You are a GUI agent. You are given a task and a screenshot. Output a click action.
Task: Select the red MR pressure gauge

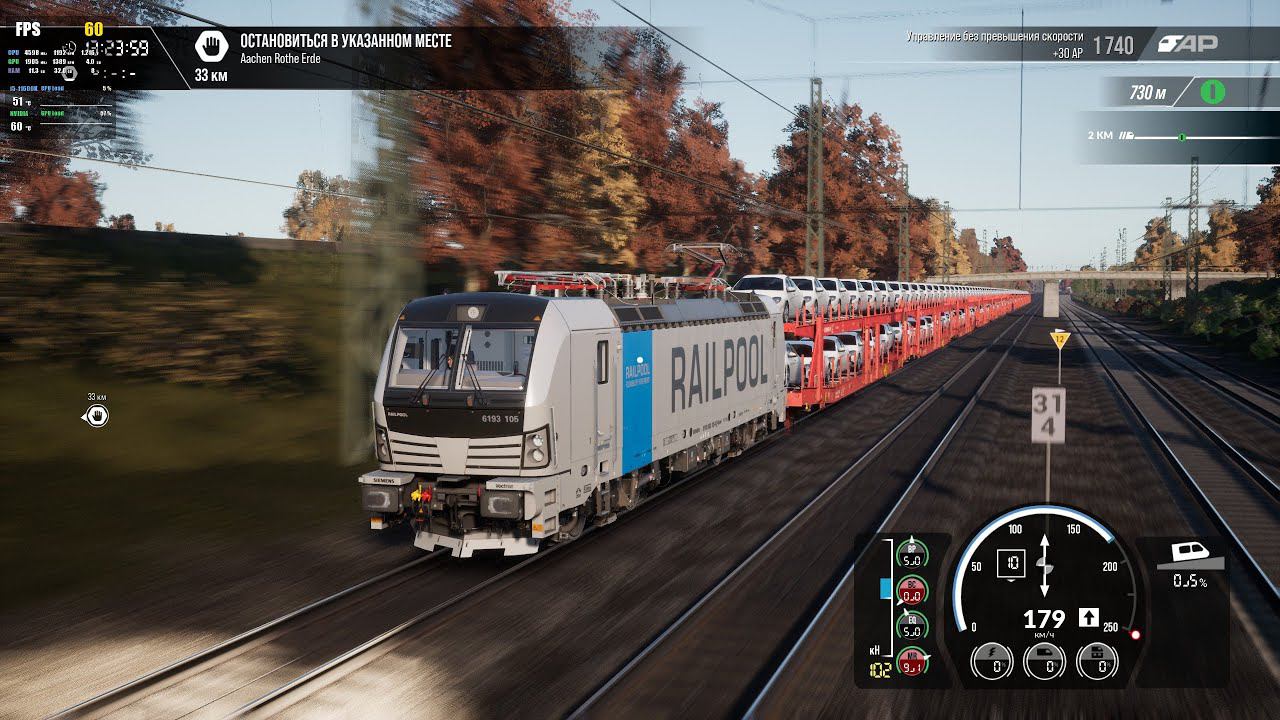click(x=911, y=661)
